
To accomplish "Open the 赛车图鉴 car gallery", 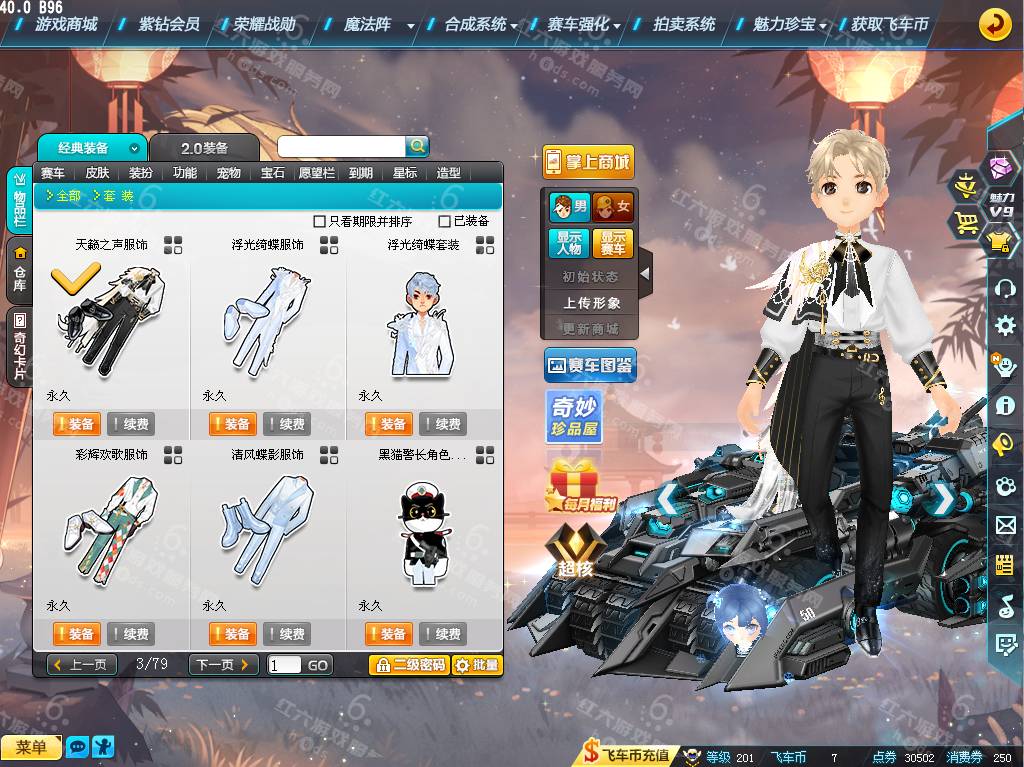I will [x=590, y=366].
